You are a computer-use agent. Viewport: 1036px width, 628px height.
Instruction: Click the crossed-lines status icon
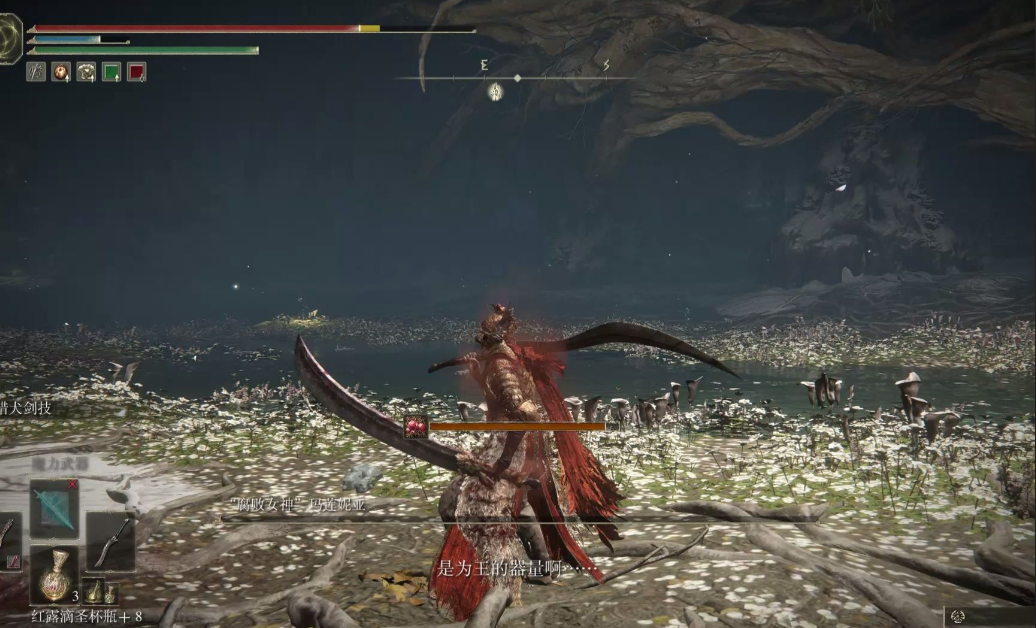(36, 71)
